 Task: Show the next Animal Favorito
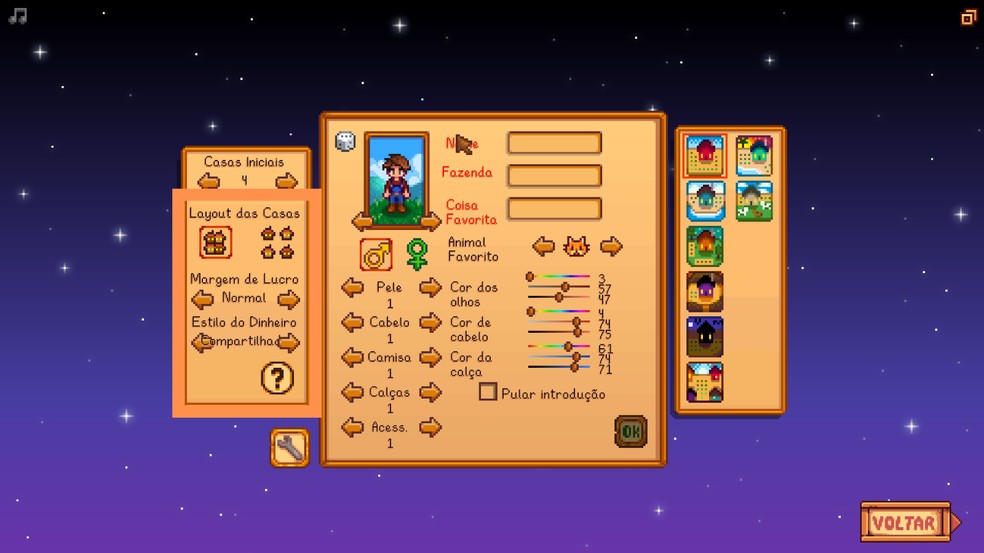[611, 246]
